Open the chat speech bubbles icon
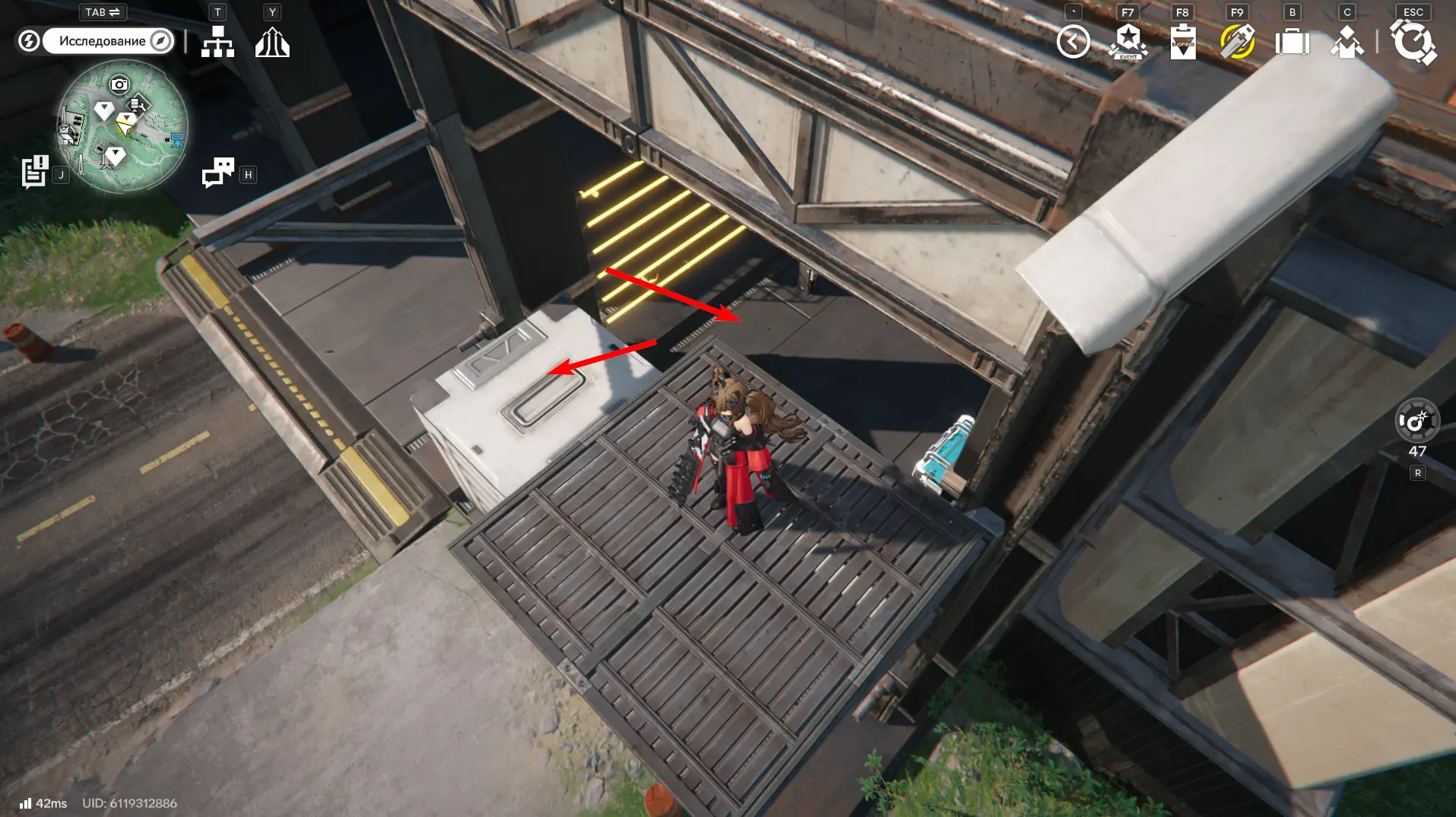 pyautogui.click(x=218, y=172)
